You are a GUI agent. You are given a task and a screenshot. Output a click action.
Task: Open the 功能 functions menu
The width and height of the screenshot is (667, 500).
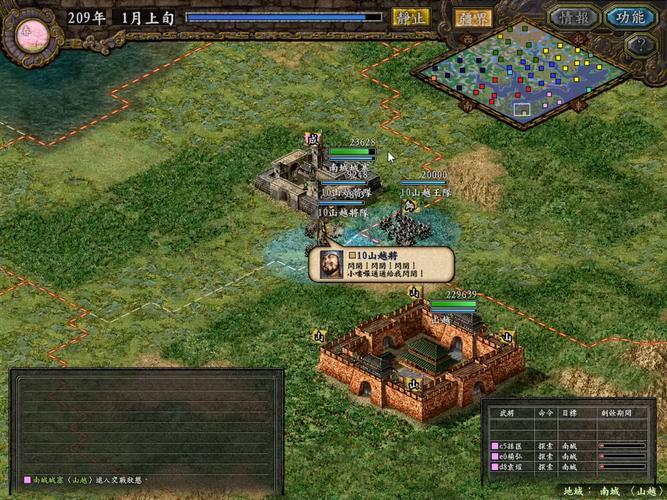click(x=630, y=17)
